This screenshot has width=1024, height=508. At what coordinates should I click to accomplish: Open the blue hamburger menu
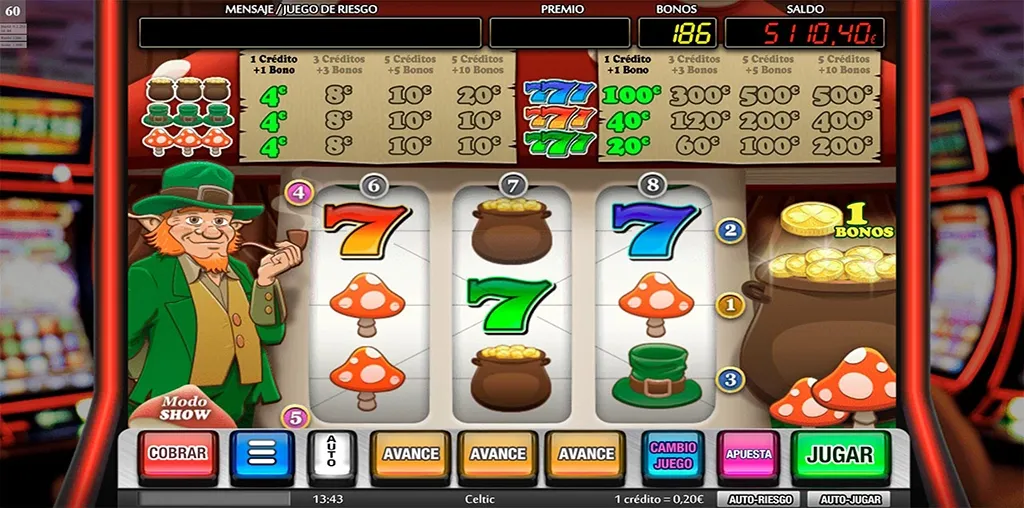(x=261, y=455)
